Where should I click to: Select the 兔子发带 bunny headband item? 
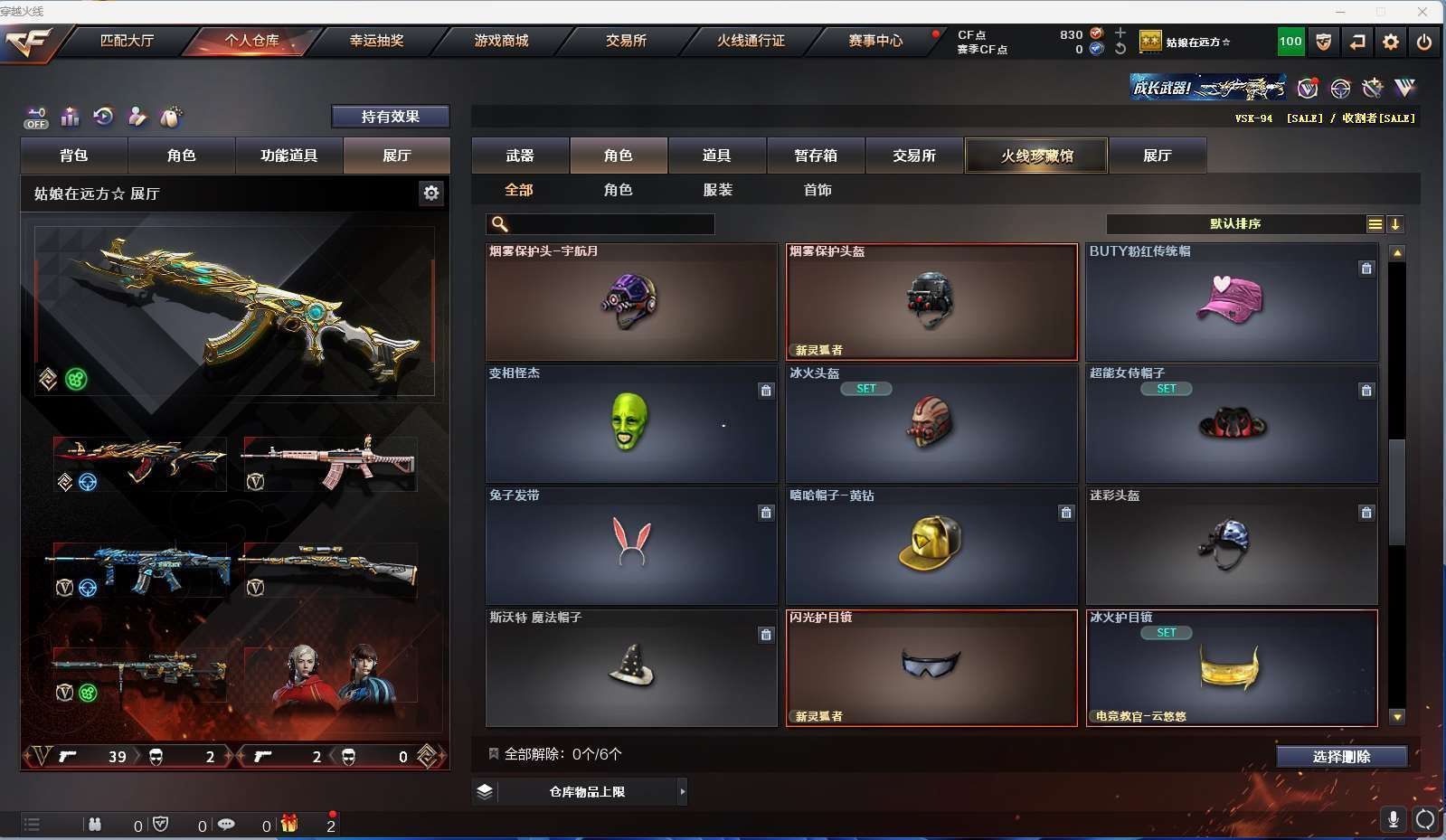click(630, 545)
